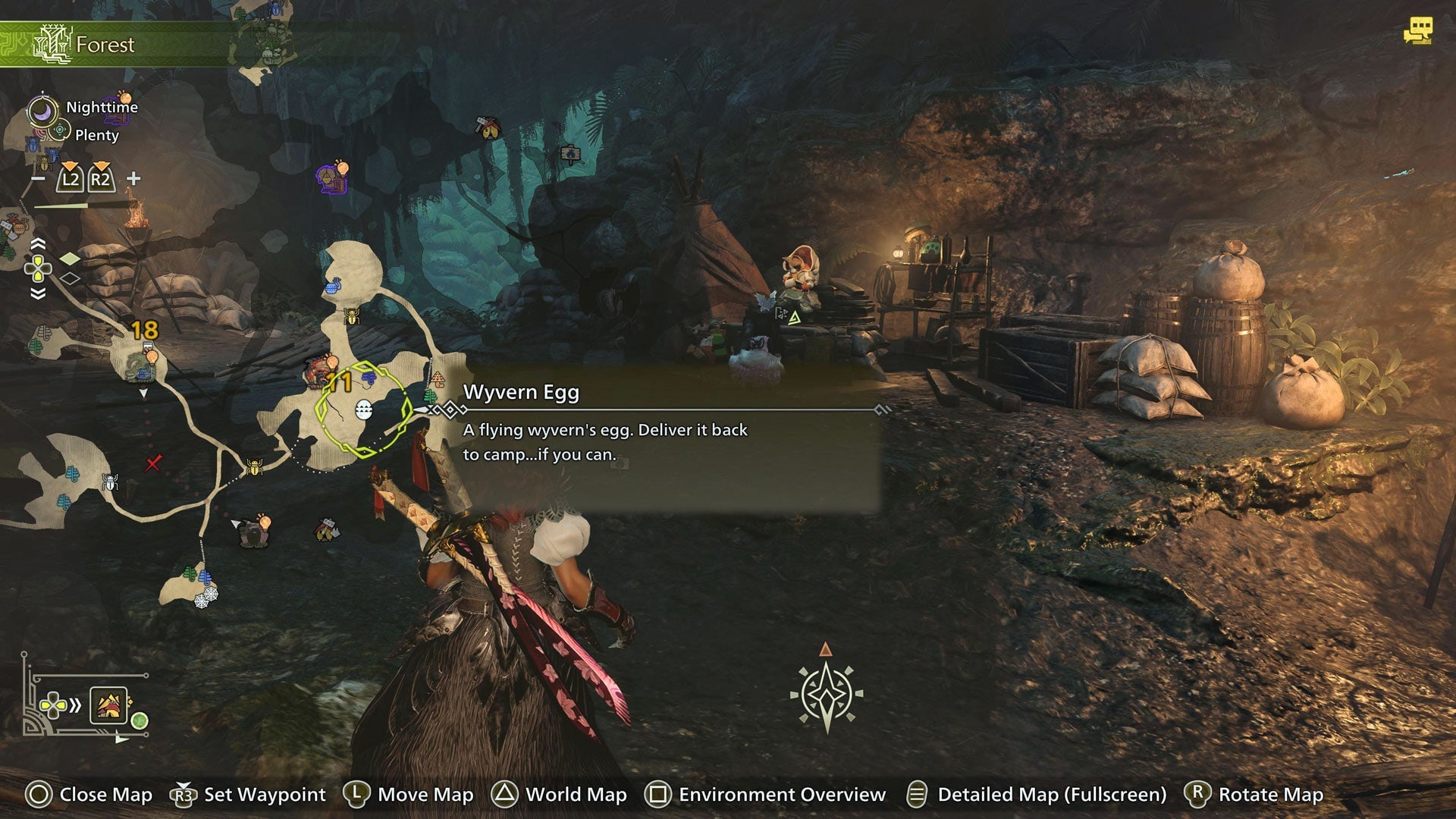Select the gold beetle icon on the map path
The width and height of the screenshot is (1456, 819).
click(x=254, y=466)
